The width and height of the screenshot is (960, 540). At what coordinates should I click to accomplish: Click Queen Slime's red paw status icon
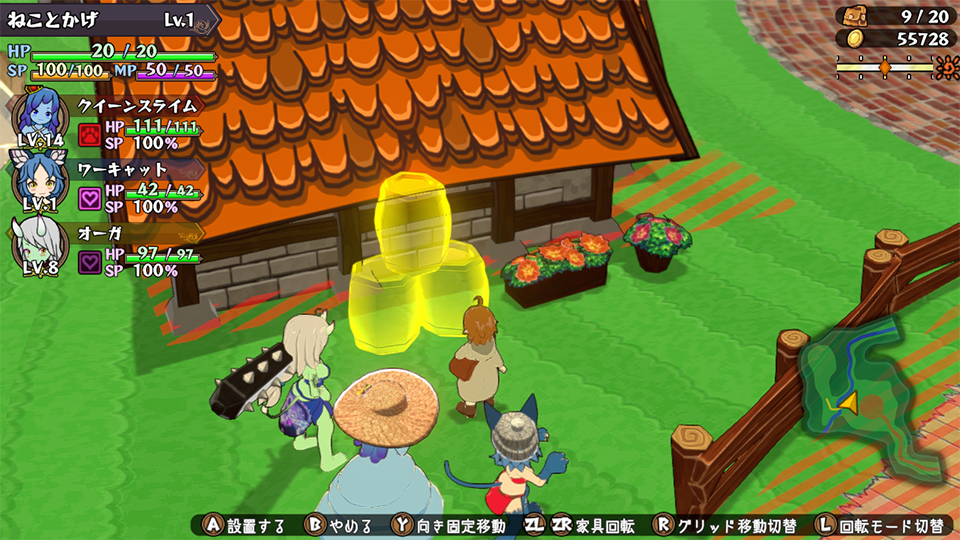coord(90,135)
